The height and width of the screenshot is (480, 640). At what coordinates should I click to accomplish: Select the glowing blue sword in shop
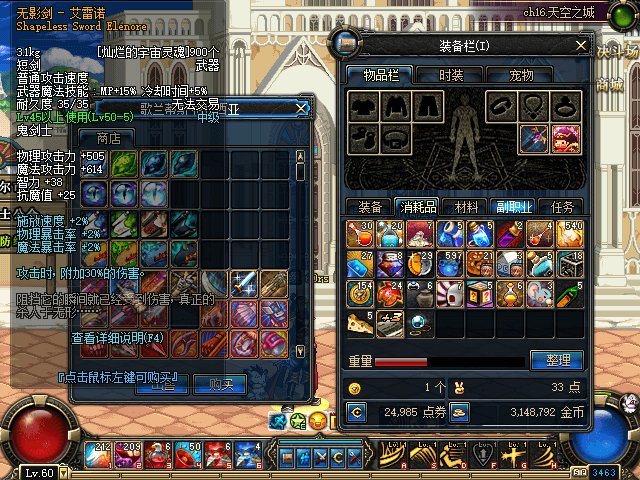pyautogui.click(x=244, y=284)
